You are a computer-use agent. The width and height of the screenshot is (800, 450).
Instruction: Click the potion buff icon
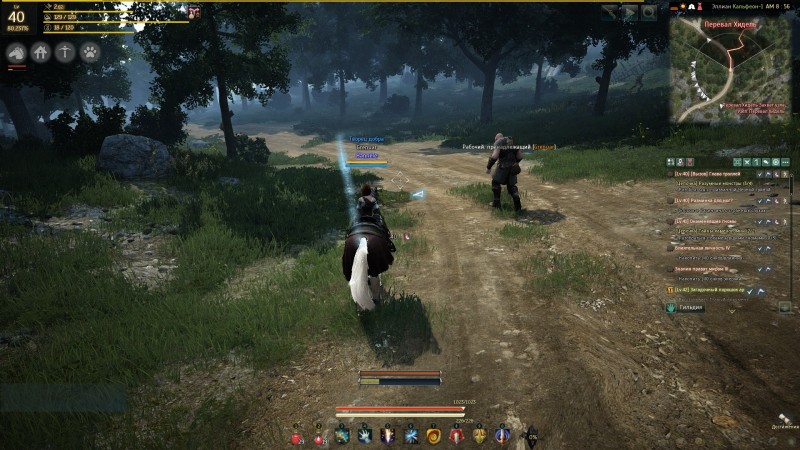(194, 12)
